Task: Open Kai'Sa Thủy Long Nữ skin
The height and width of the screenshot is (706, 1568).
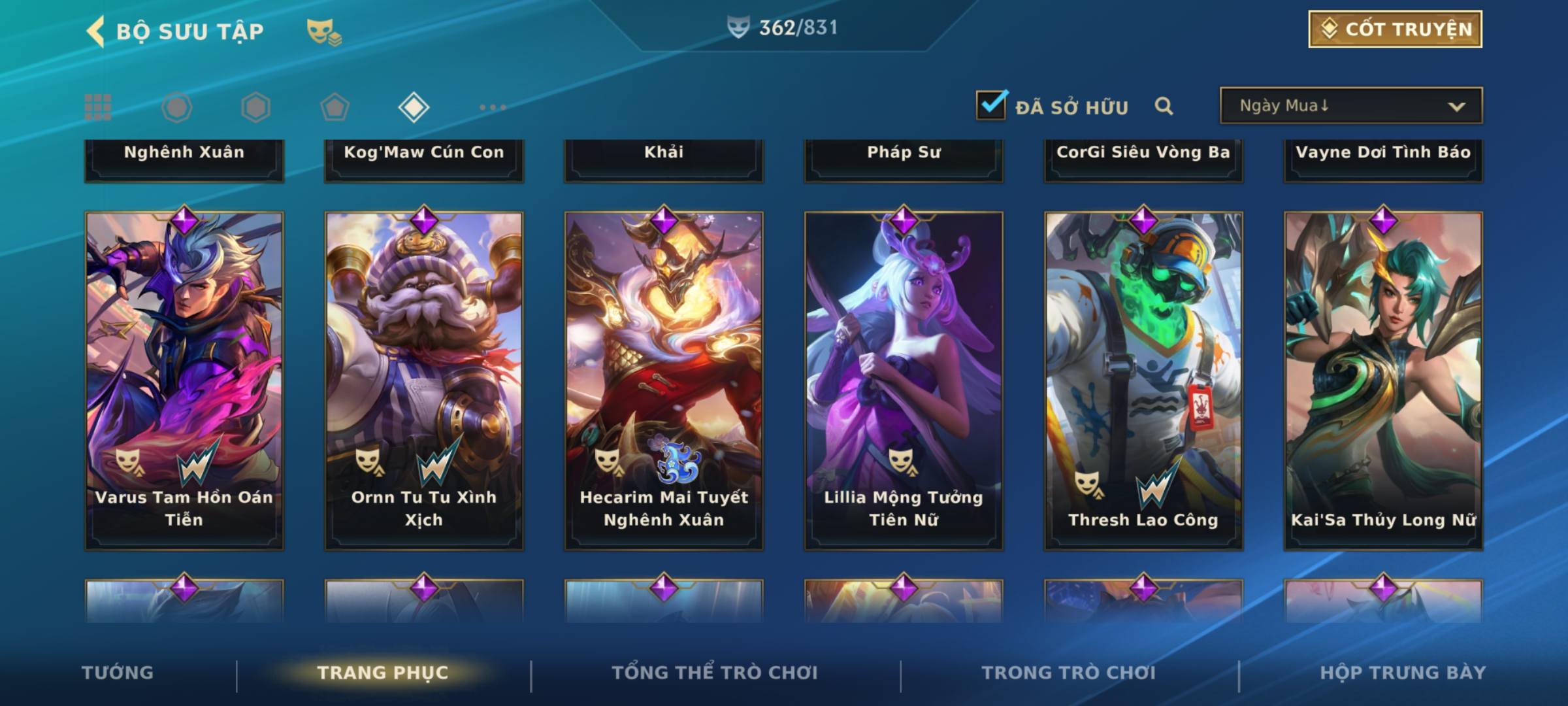Action: [1383, 380]
